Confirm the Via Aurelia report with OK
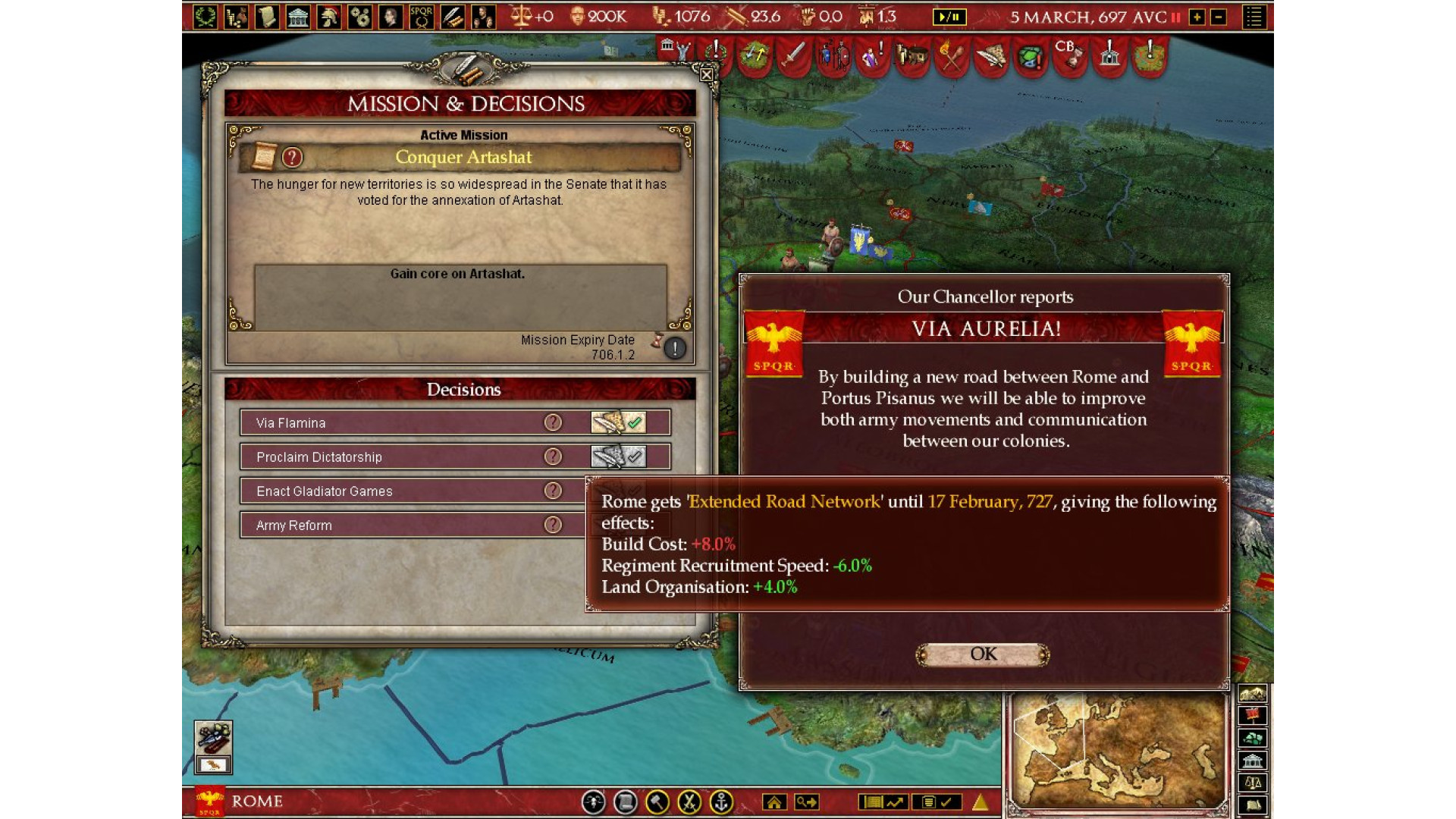Image resolution: width=1456 pixels, height=819 pixels. click(983, 654)
